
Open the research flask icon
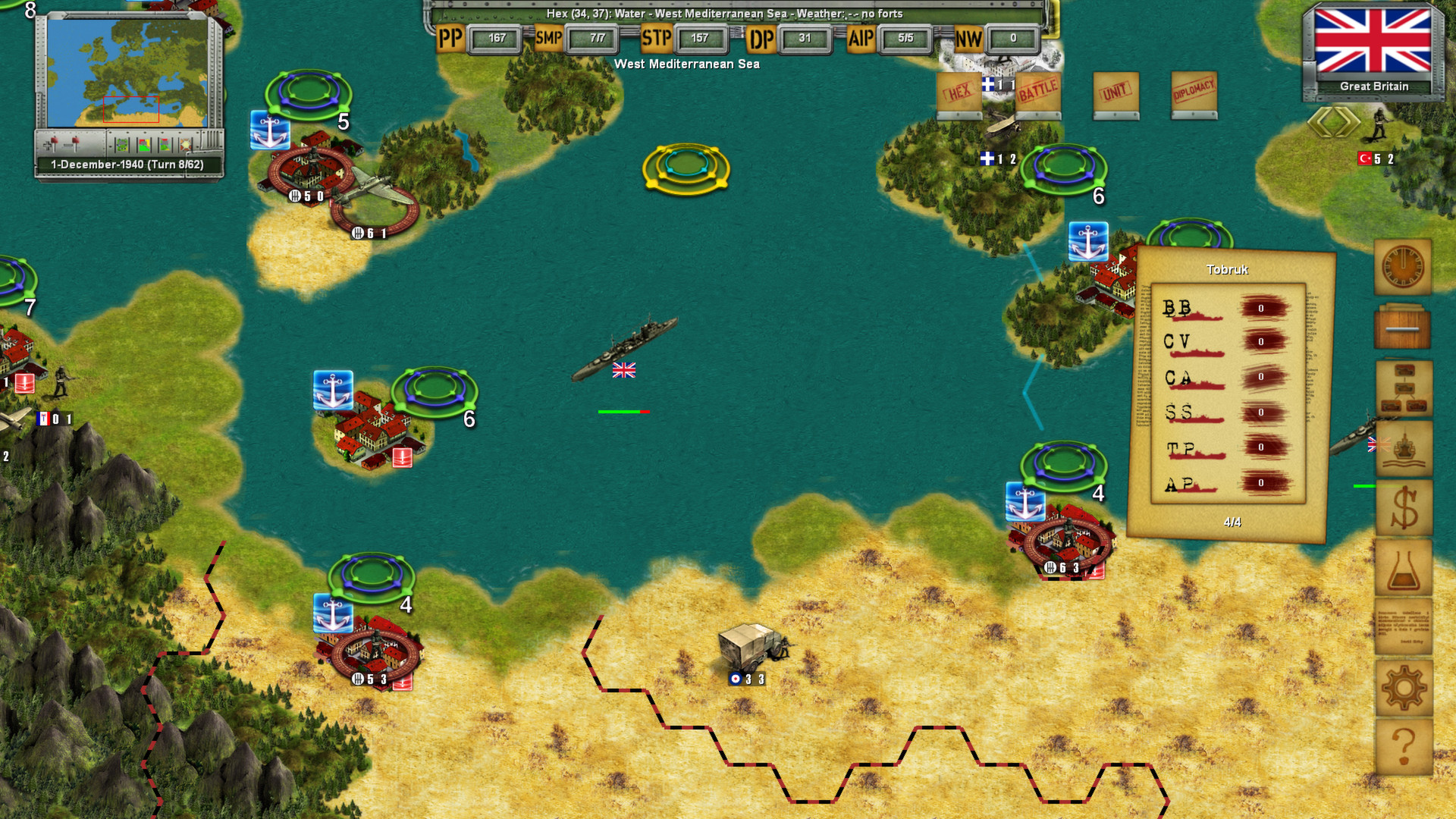click(x=1403, y=567)
